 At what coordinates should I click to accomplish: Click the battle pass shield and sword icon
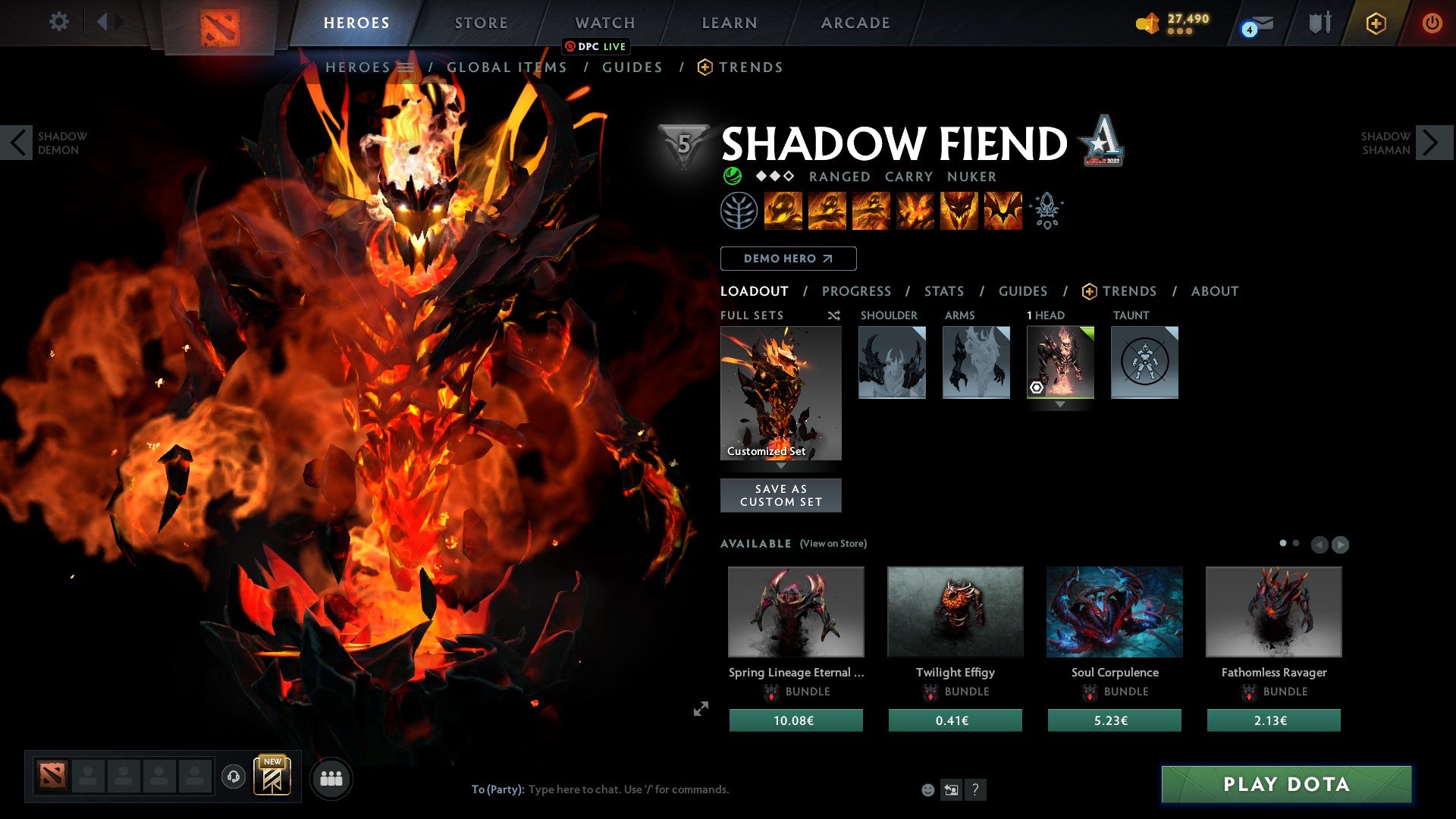tap(1319, 23)
